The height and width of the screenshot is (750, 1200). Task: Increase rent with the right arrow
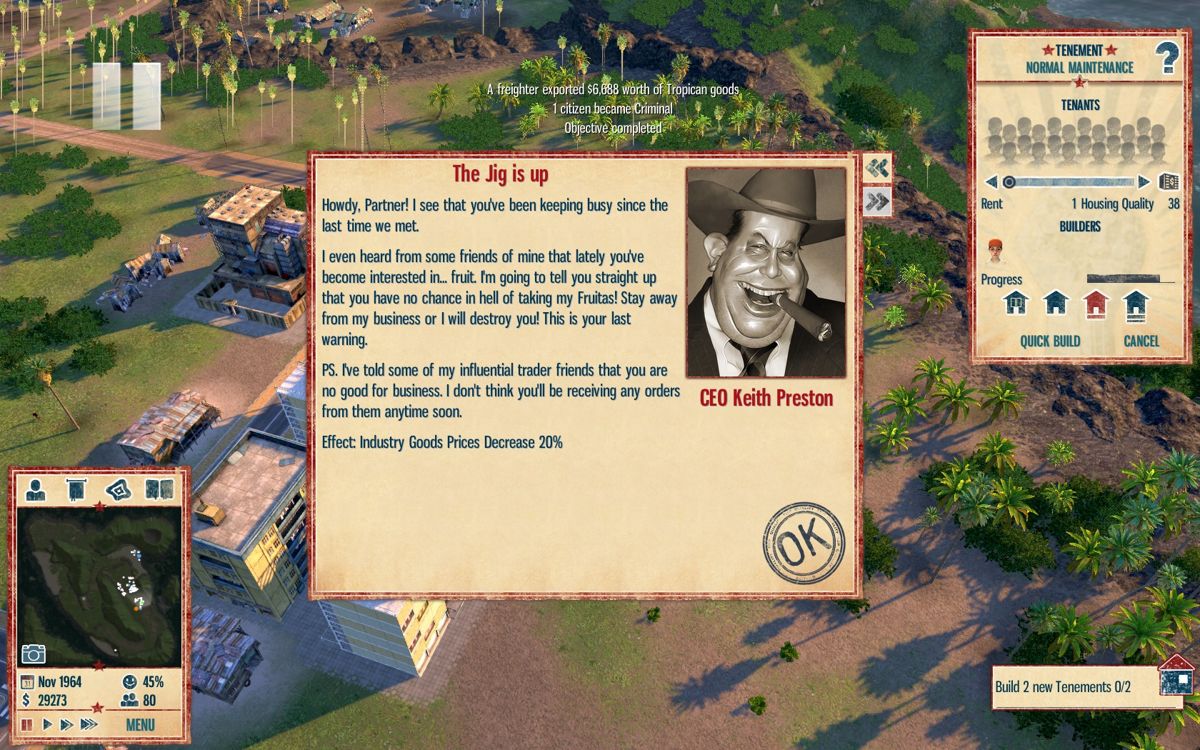coord(1144,182)
